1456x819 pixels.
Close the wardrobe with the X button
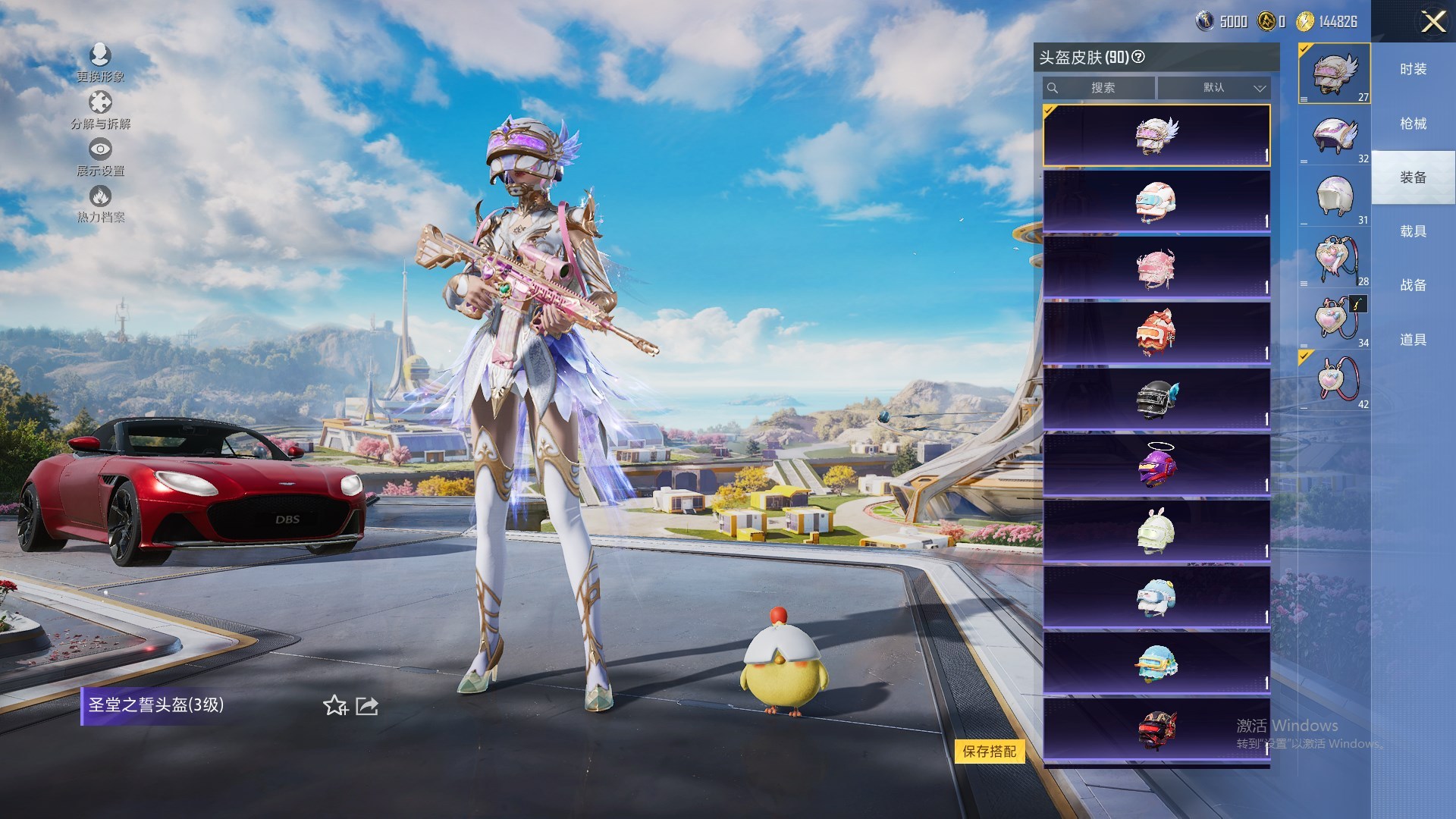(1432, 21)
